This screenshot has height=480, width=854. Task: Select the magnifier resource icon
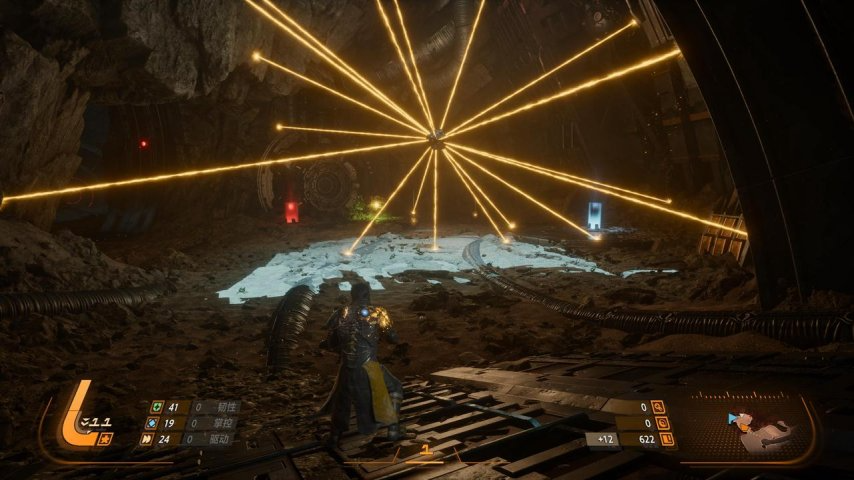[658, 407]
